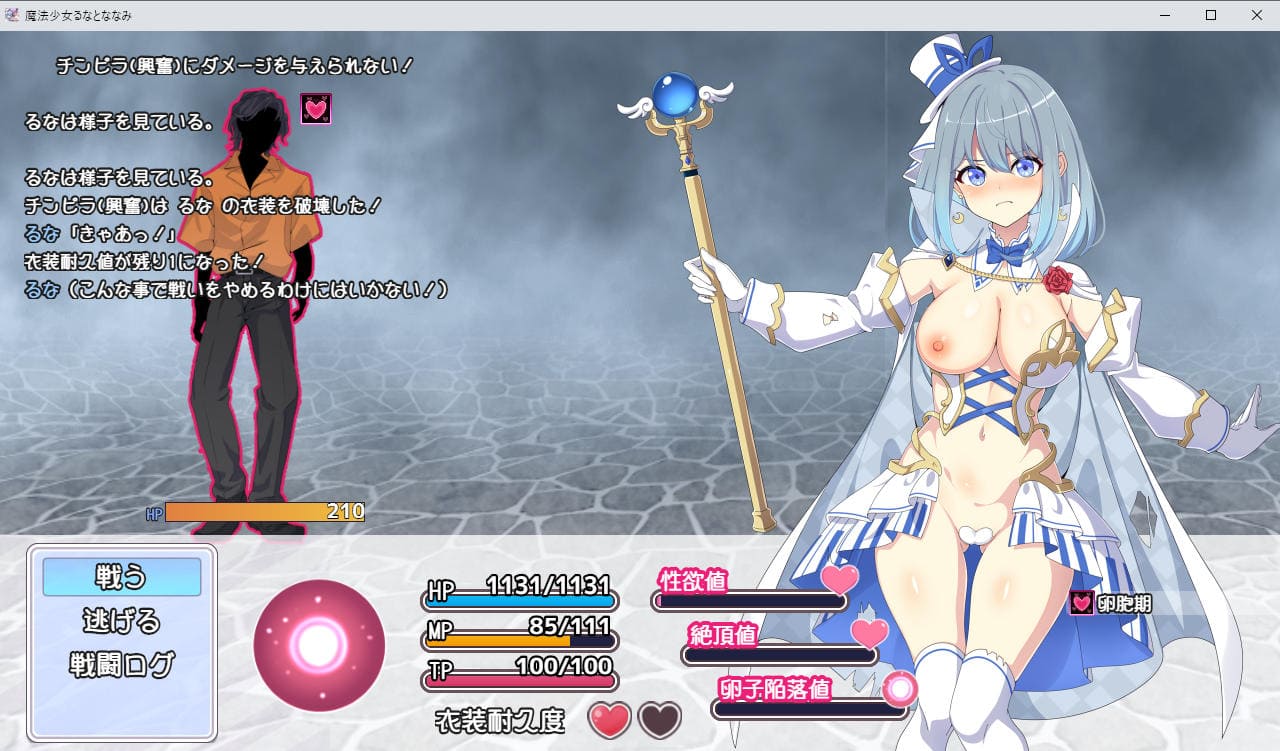Close the game window

click(x=1256, y=15)
